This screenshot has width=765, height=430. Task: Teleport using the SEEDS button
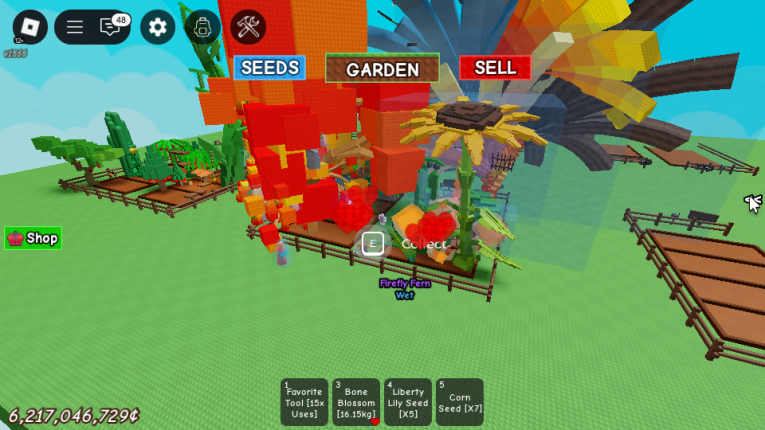pyautogui.click(x=269, y=68)
